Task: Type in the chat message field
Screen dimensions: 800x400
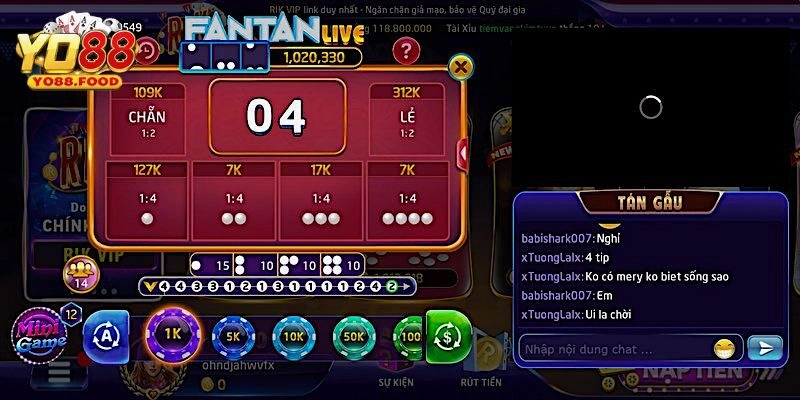Action: tap(610, 349)
